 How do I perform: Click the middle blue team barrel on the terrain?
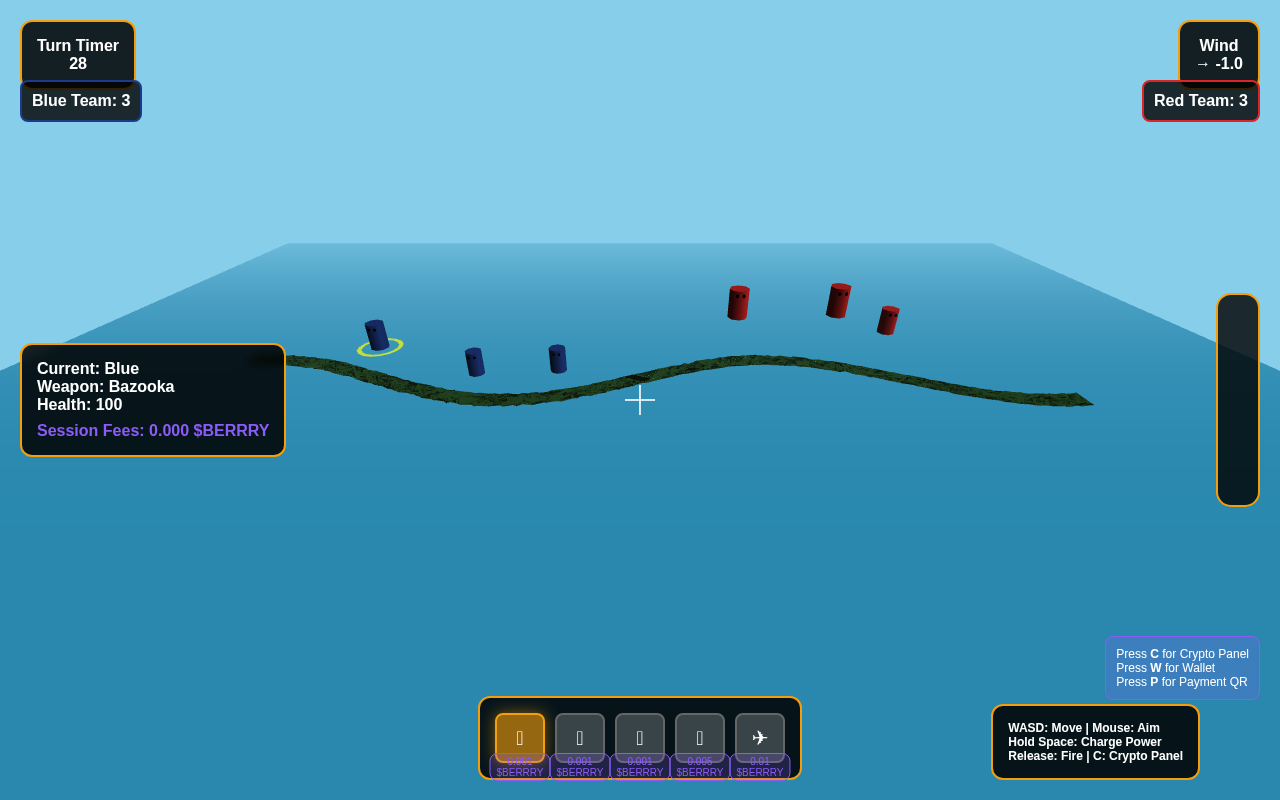[x=476, y=364]
